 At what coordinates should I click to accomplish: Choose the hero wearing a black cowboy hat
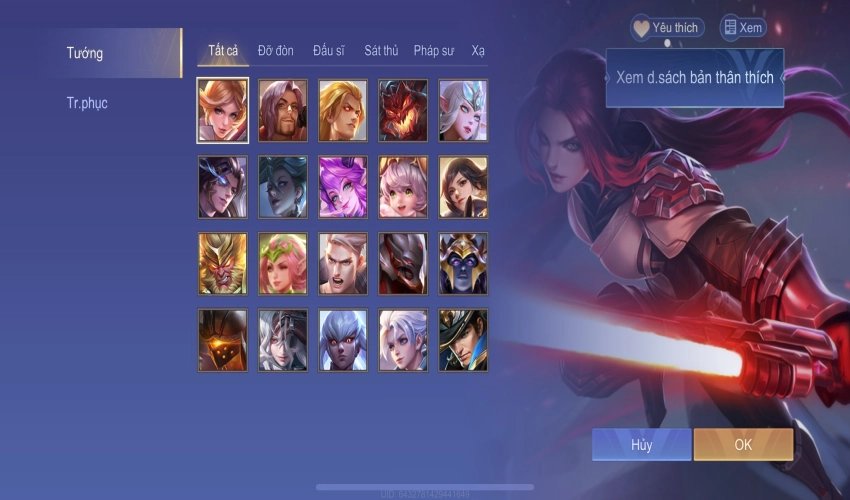coord(463,341)
